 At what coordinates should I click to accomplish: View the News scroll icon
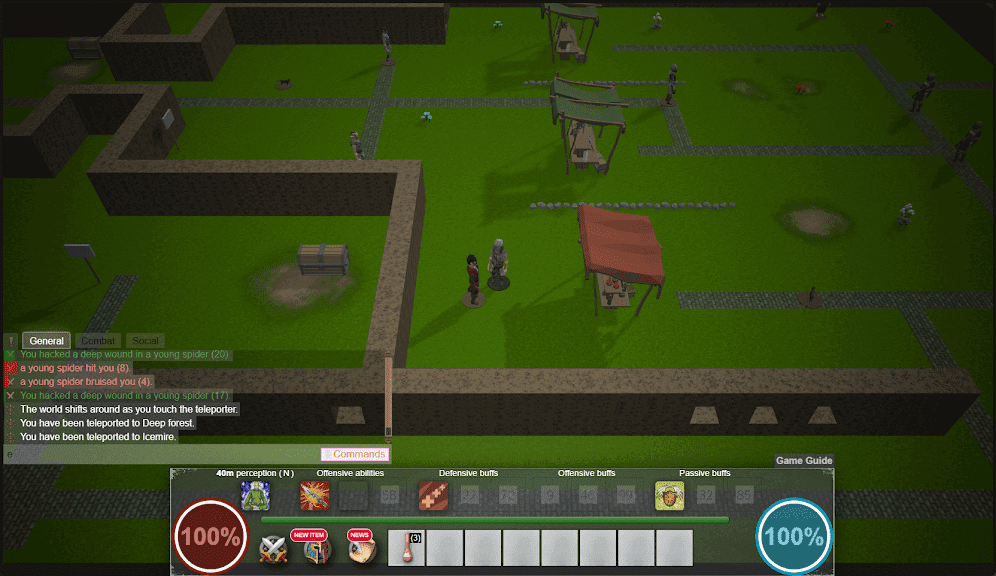362,550
